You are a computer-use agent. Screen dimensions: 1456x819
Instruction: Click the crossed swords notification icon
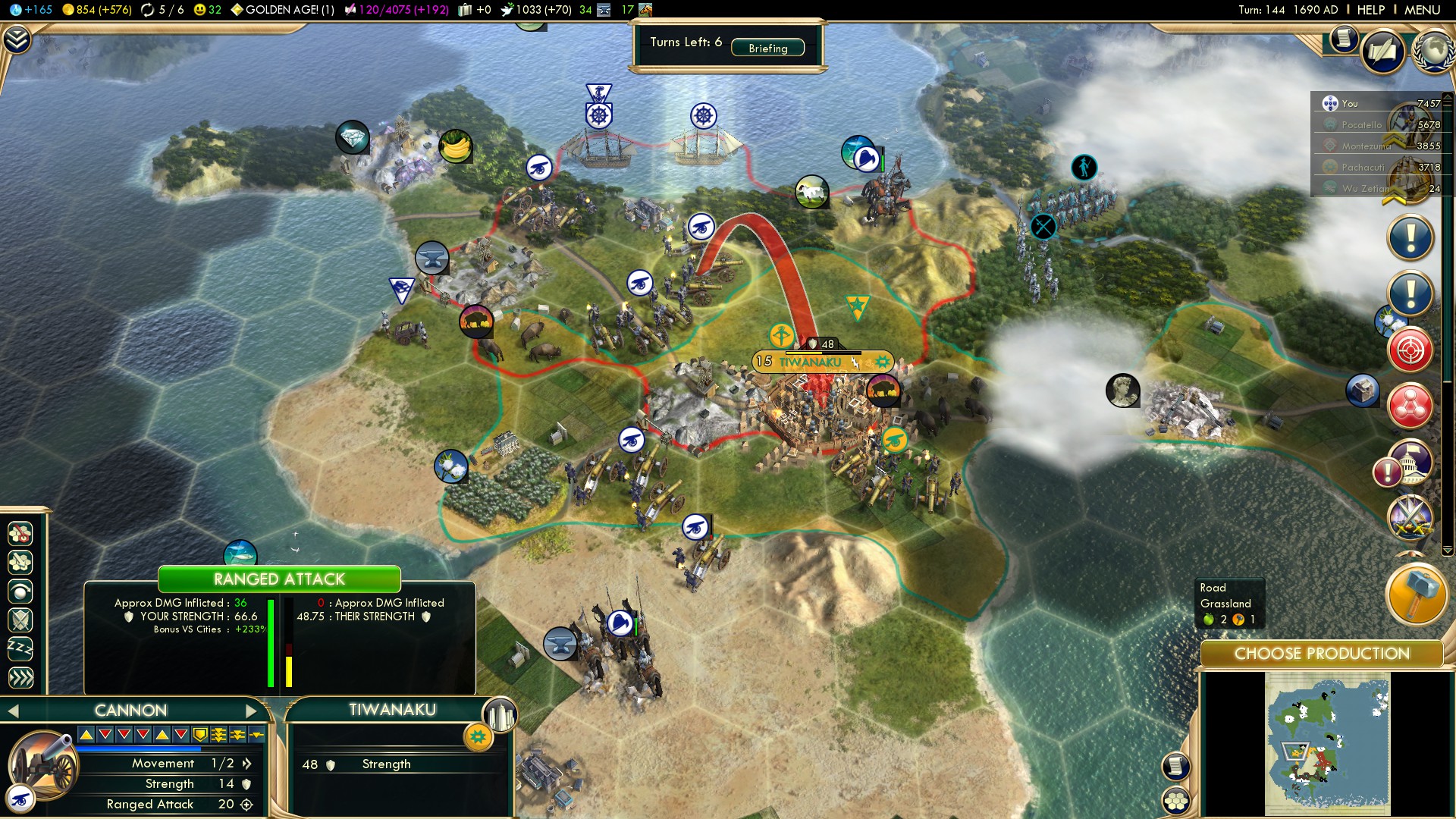pyautogui.click(x=1410, y=518)
